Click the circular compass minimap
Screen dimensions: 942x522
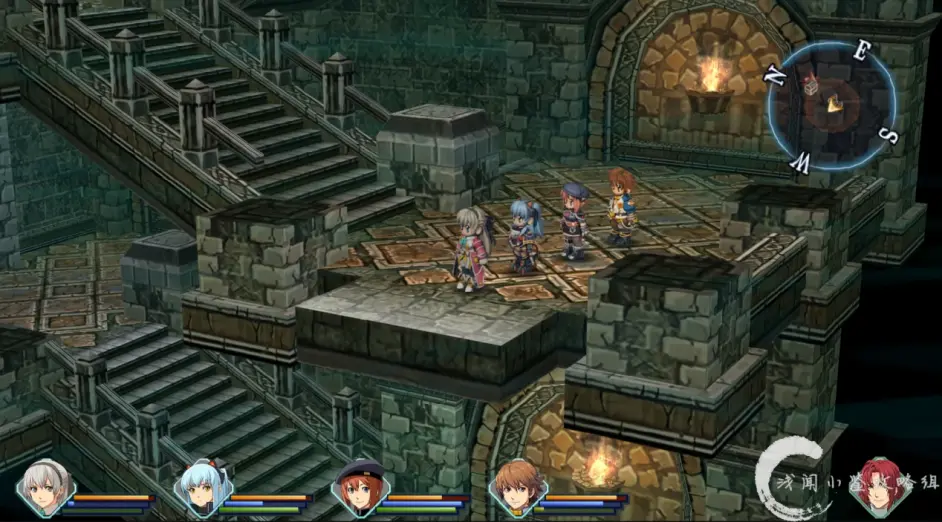coord(832,106)
